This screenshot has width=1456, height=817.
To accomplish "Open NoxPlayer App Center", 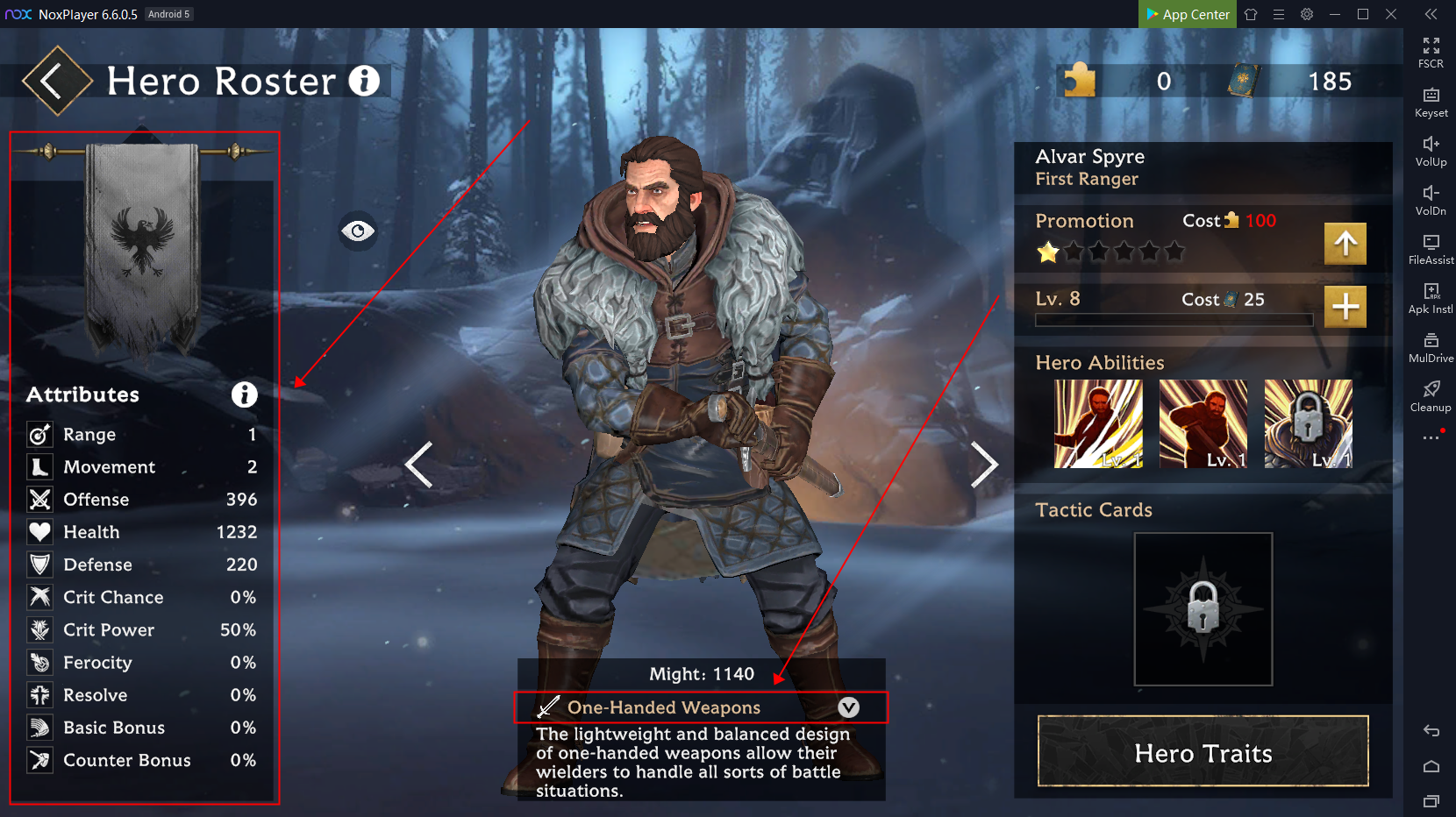I will click(x=1188, y=14).
